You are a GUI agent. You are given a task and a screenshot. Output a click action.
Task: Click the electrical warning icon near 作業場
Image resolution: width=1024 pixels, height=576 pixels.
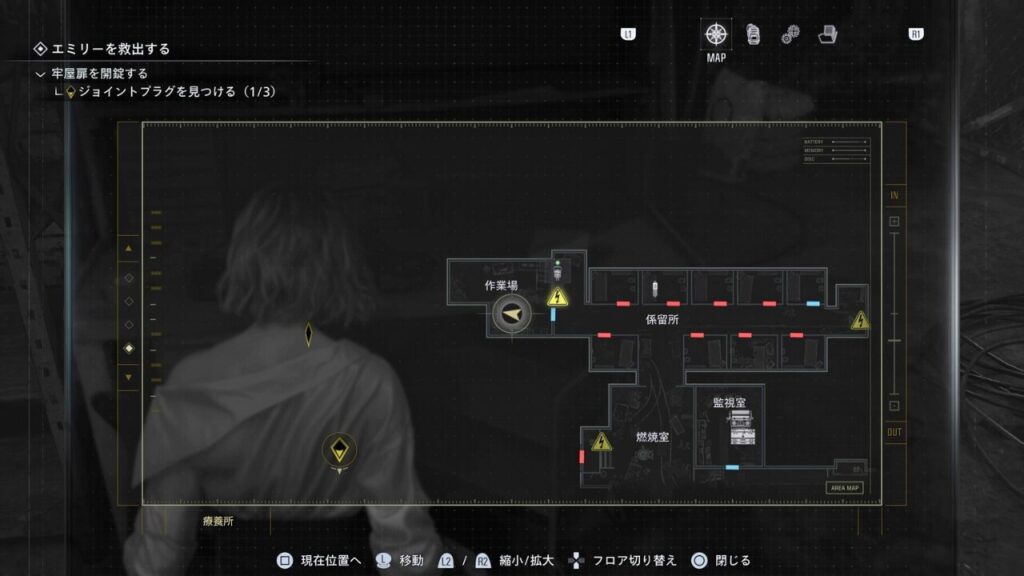(x=557, y=297)
